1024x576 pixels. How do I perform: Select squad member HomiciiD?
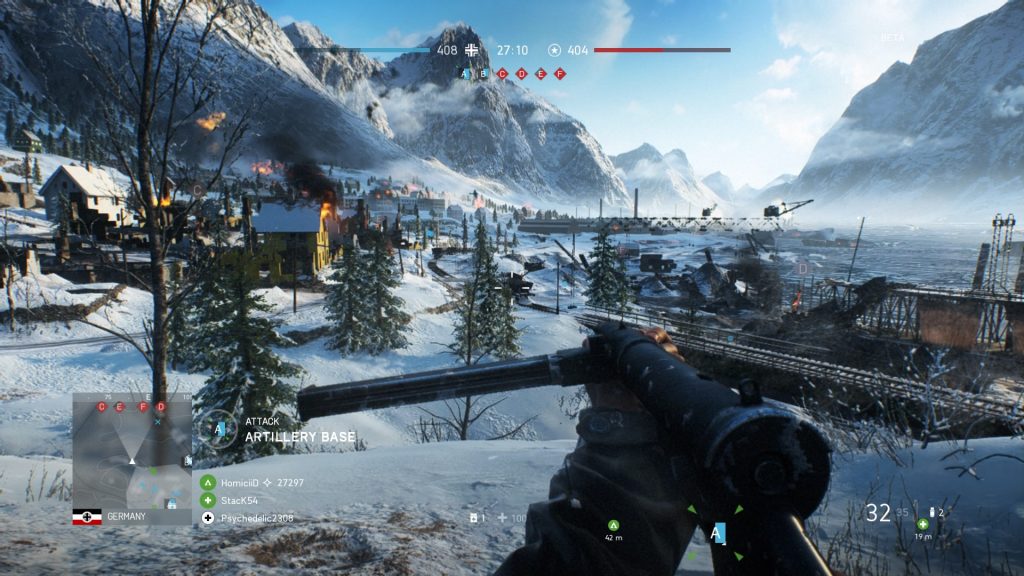click(x=208, y=482)
